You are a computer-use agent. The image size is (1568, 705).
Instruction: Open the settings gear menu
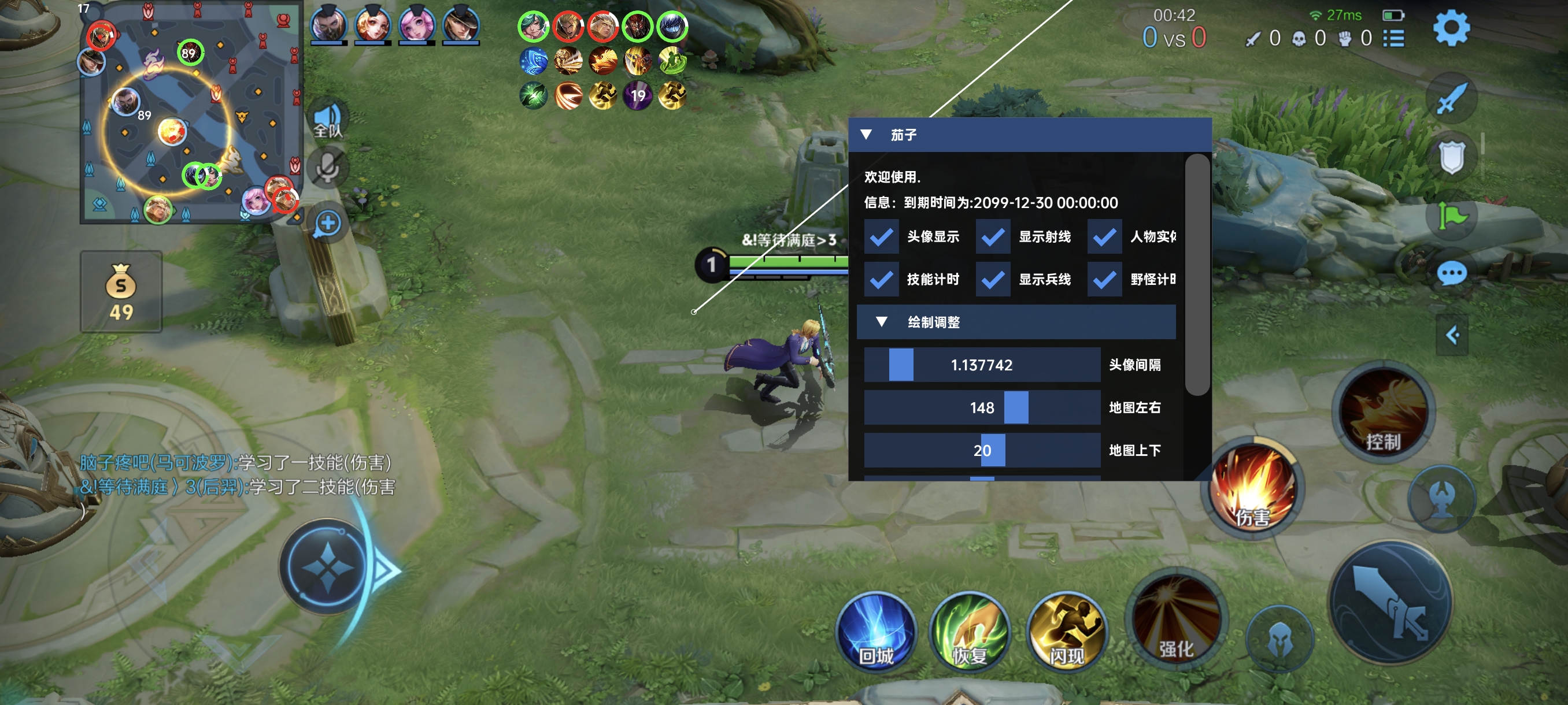tap(1451, 28)
